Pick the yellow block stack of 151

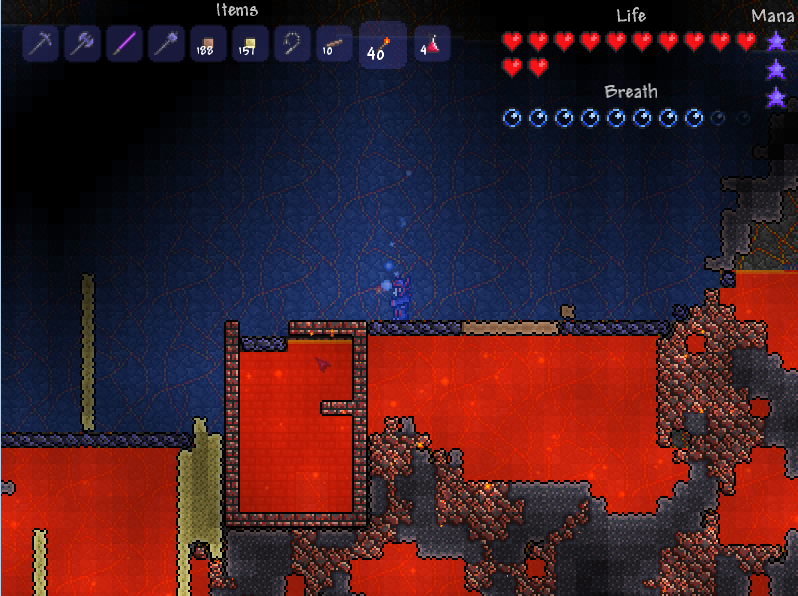coord(250,44)
